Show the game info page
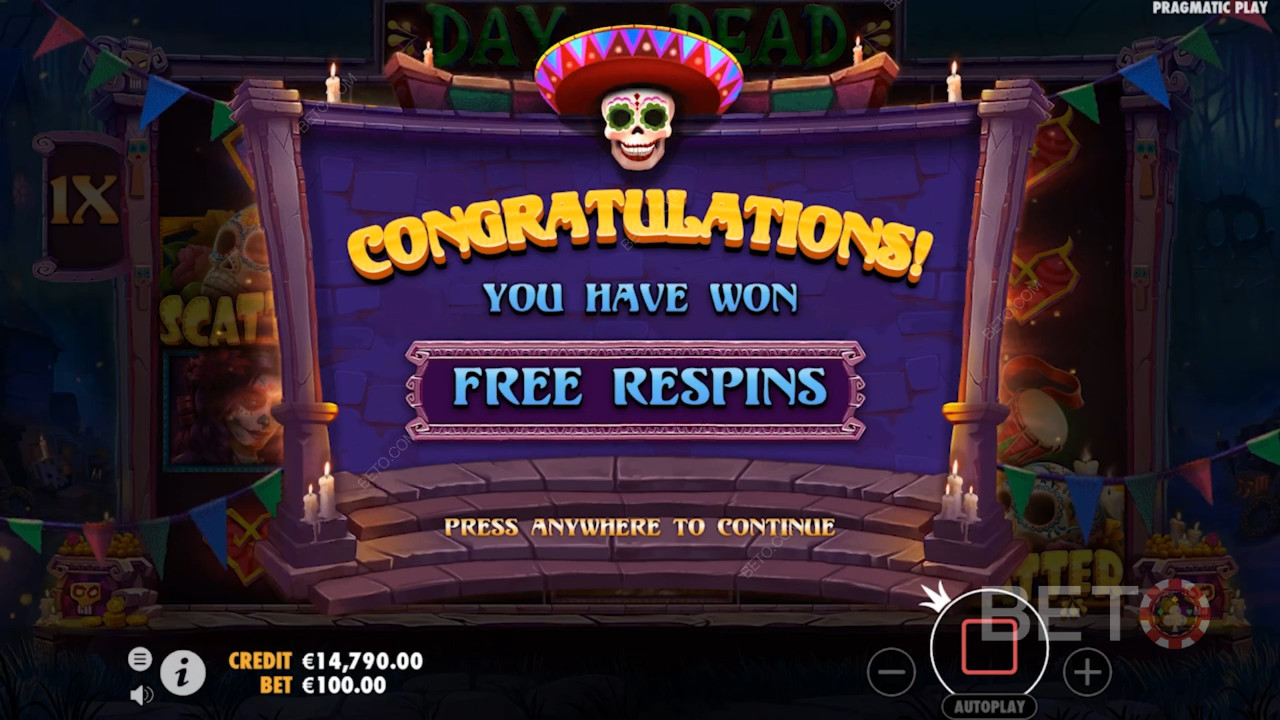The image size is (1280, 720). click(182, 675)
